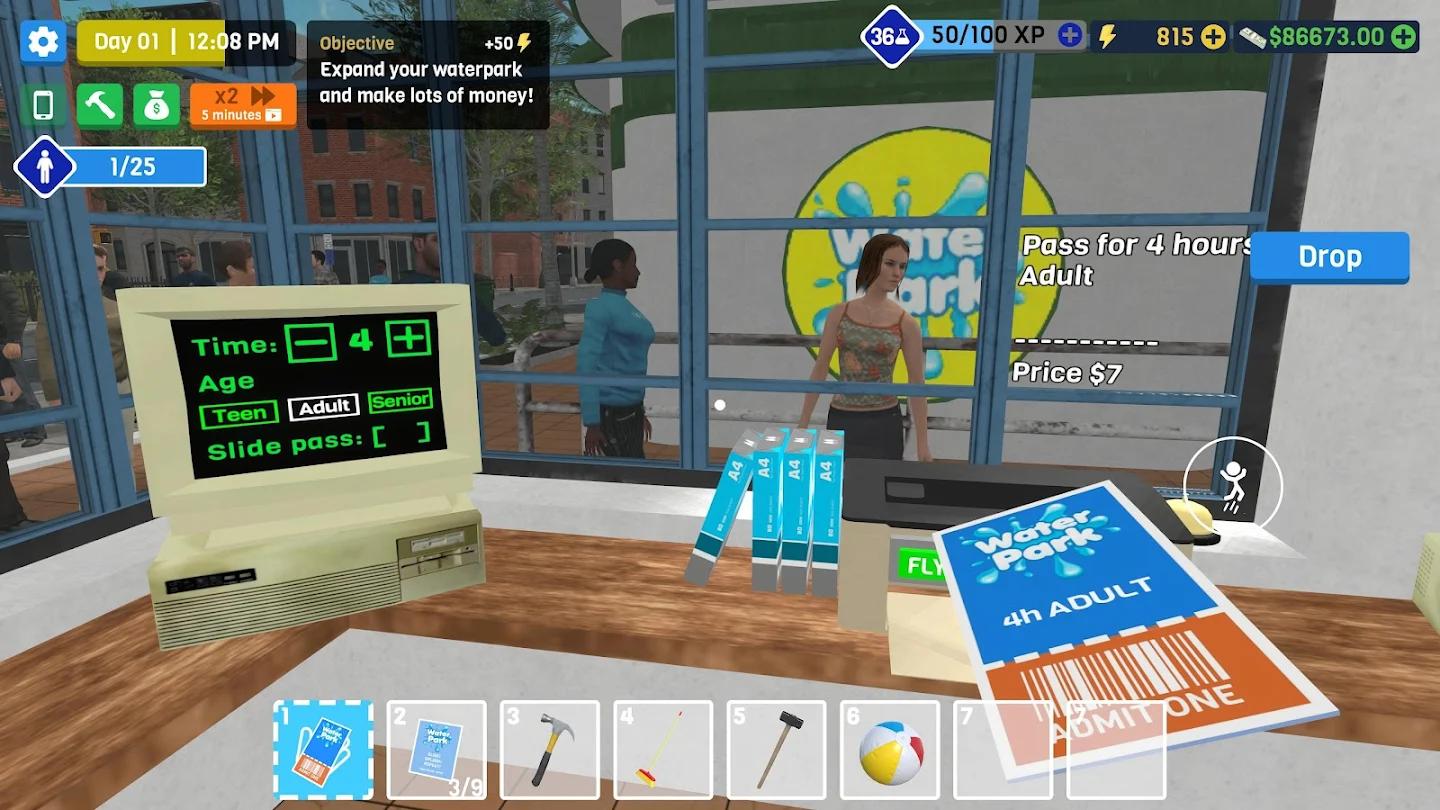Open the hammer build mode
Viewport: 1440px width, 810px height.
(100, 105)
